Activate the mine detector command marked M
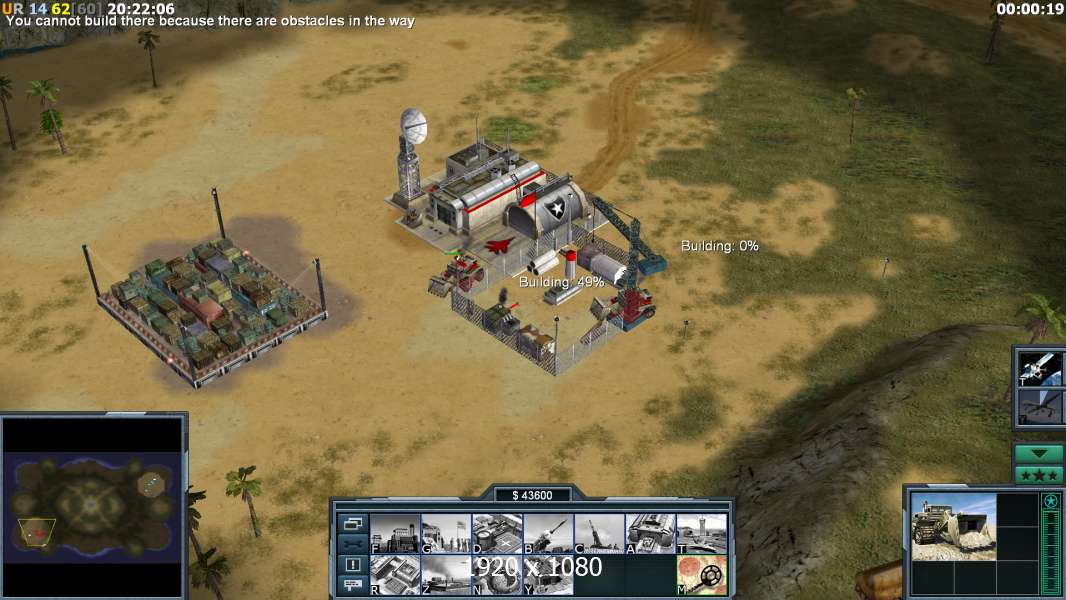1066x600 pixels. 701,574
